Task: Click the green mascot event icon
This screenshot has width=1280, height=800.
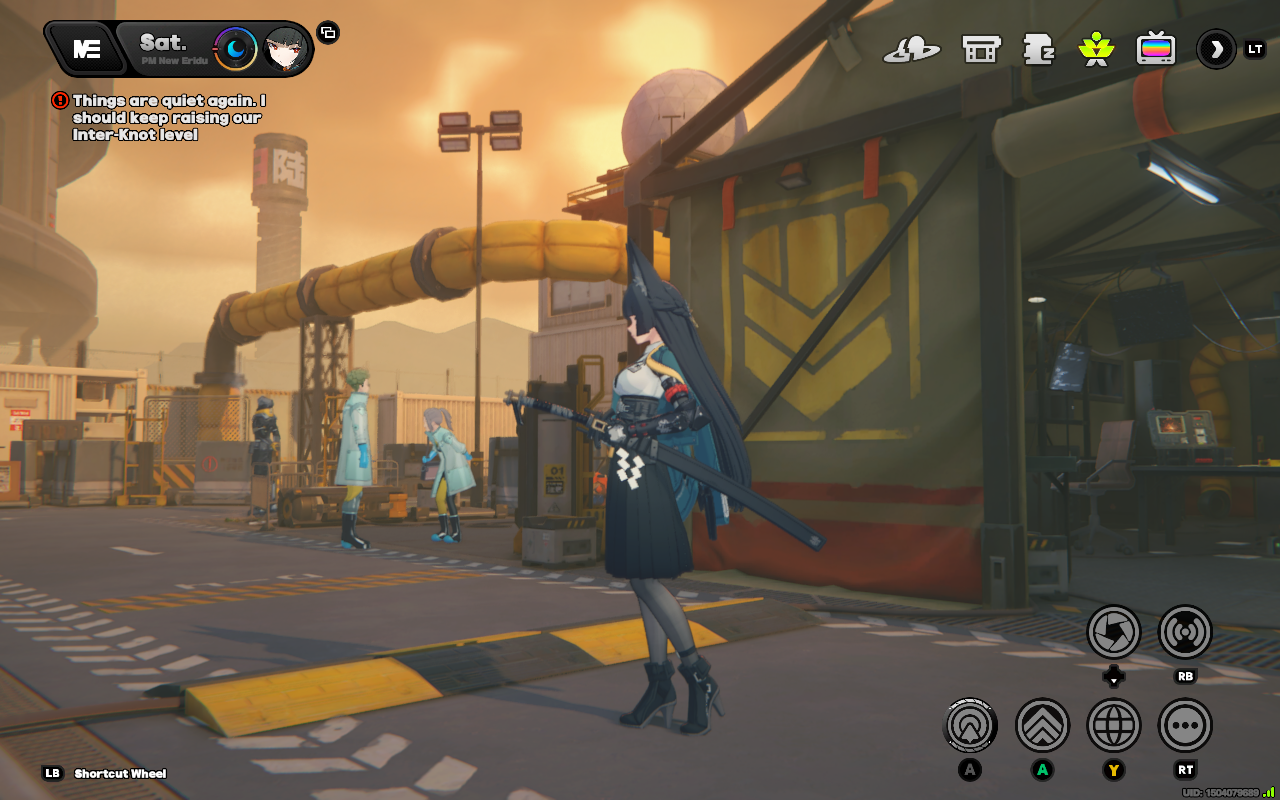Action: point(1096,47)
